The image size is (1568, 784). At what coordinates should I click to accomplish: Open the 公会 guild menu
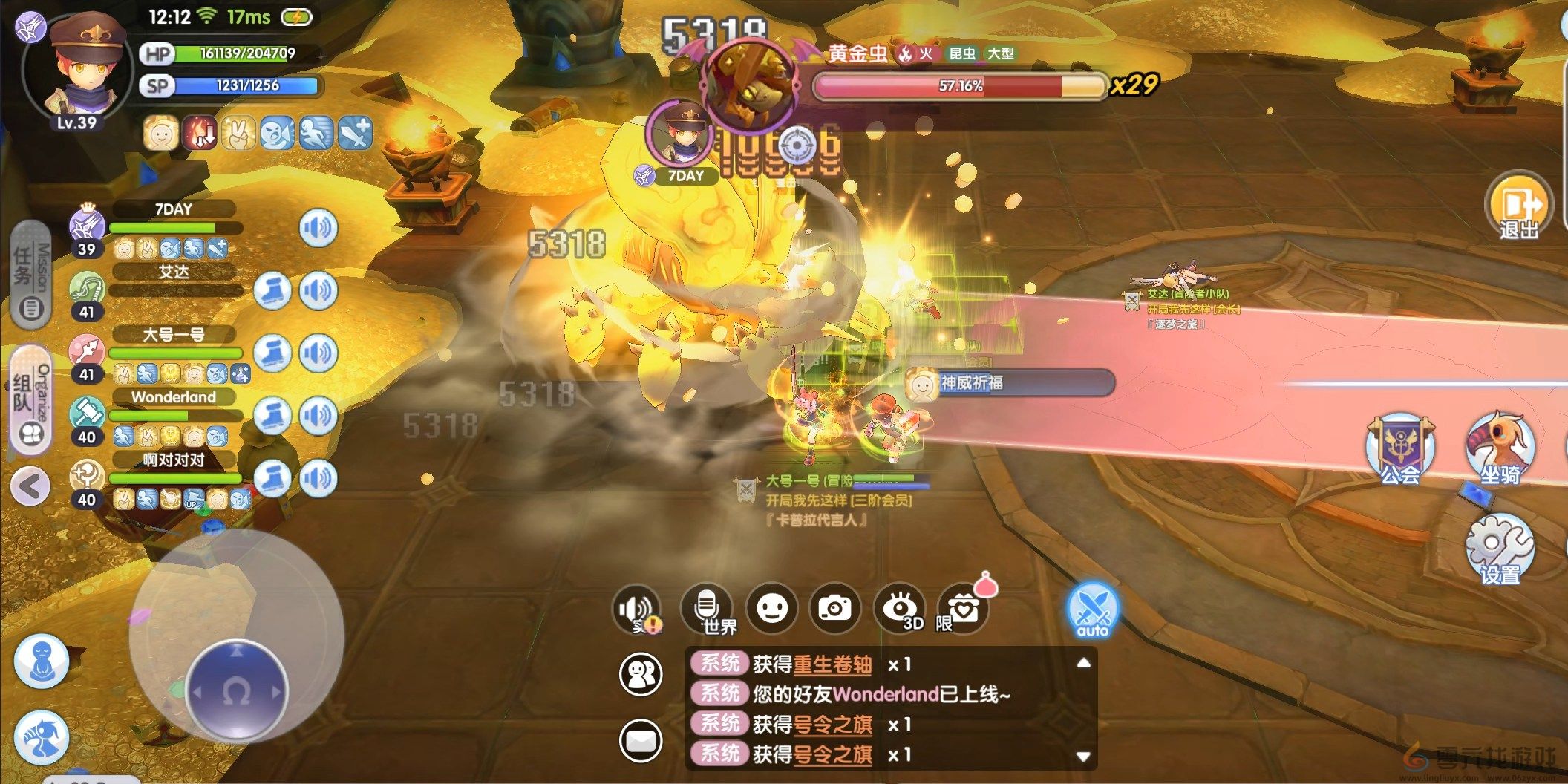click(x=1399, y=451)
